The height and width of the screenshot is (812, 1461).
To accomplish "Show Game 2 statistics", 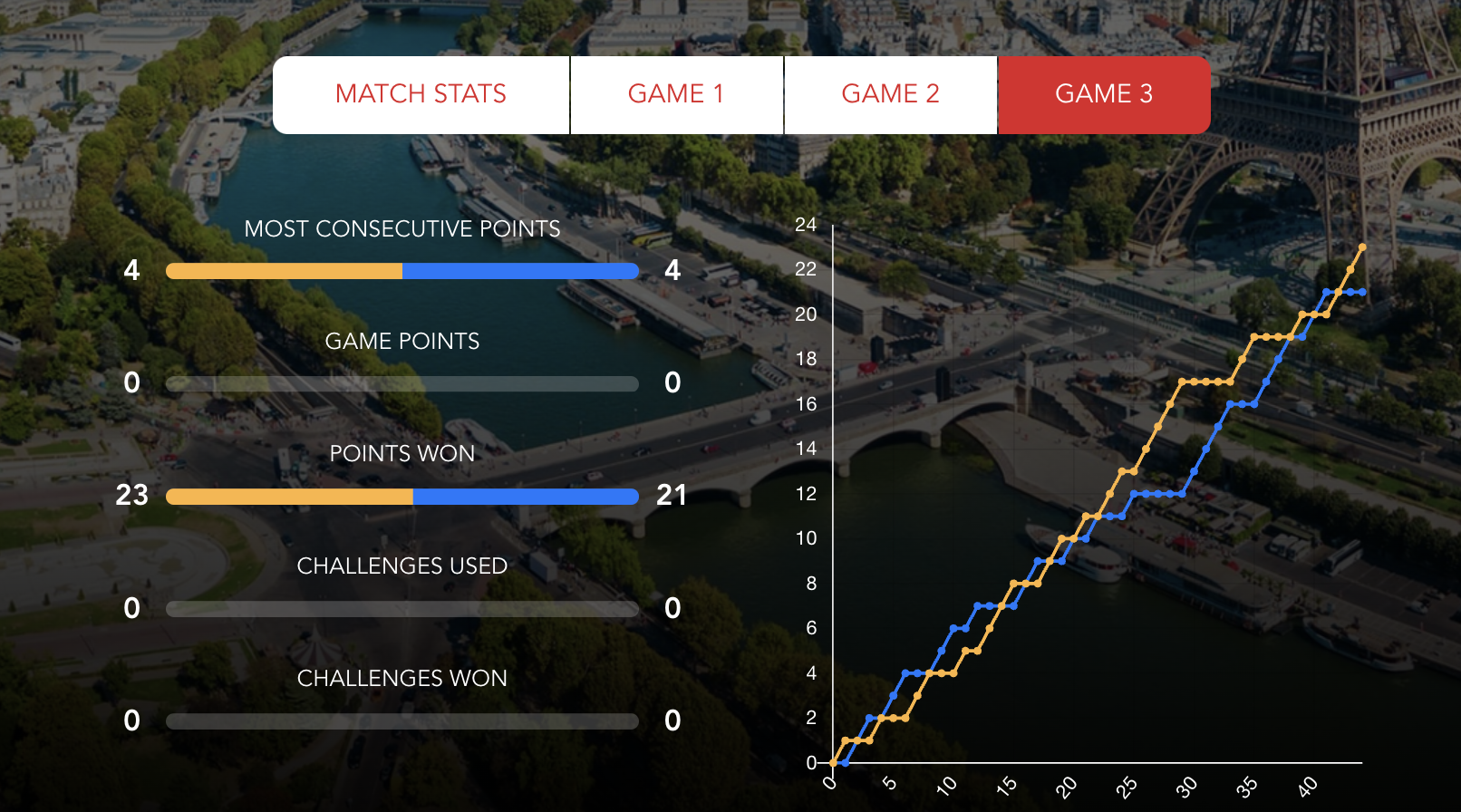I will [890, 94].
